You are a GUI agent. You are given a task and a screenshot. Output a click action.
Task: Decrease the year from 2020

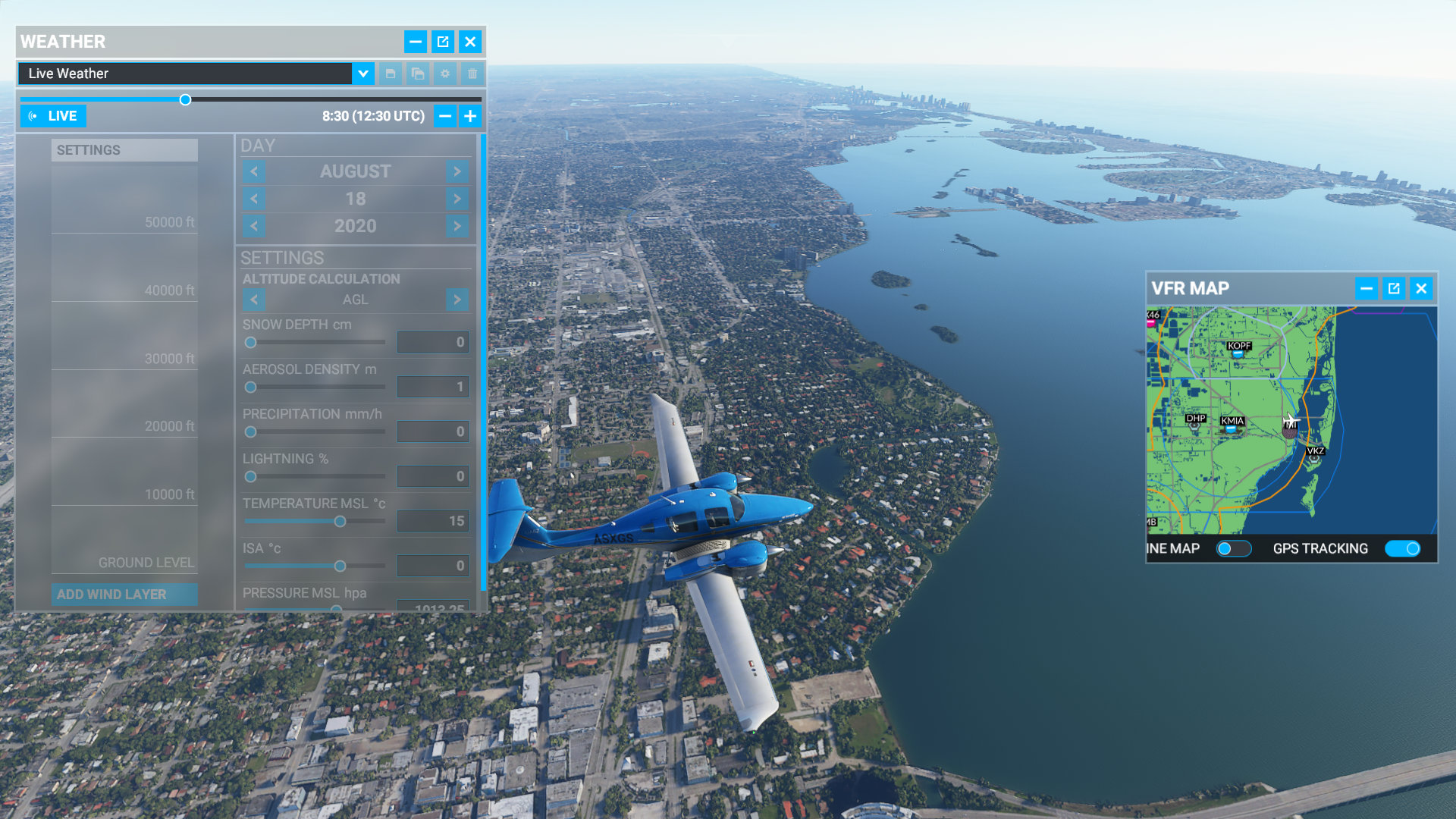coord(254,226)
